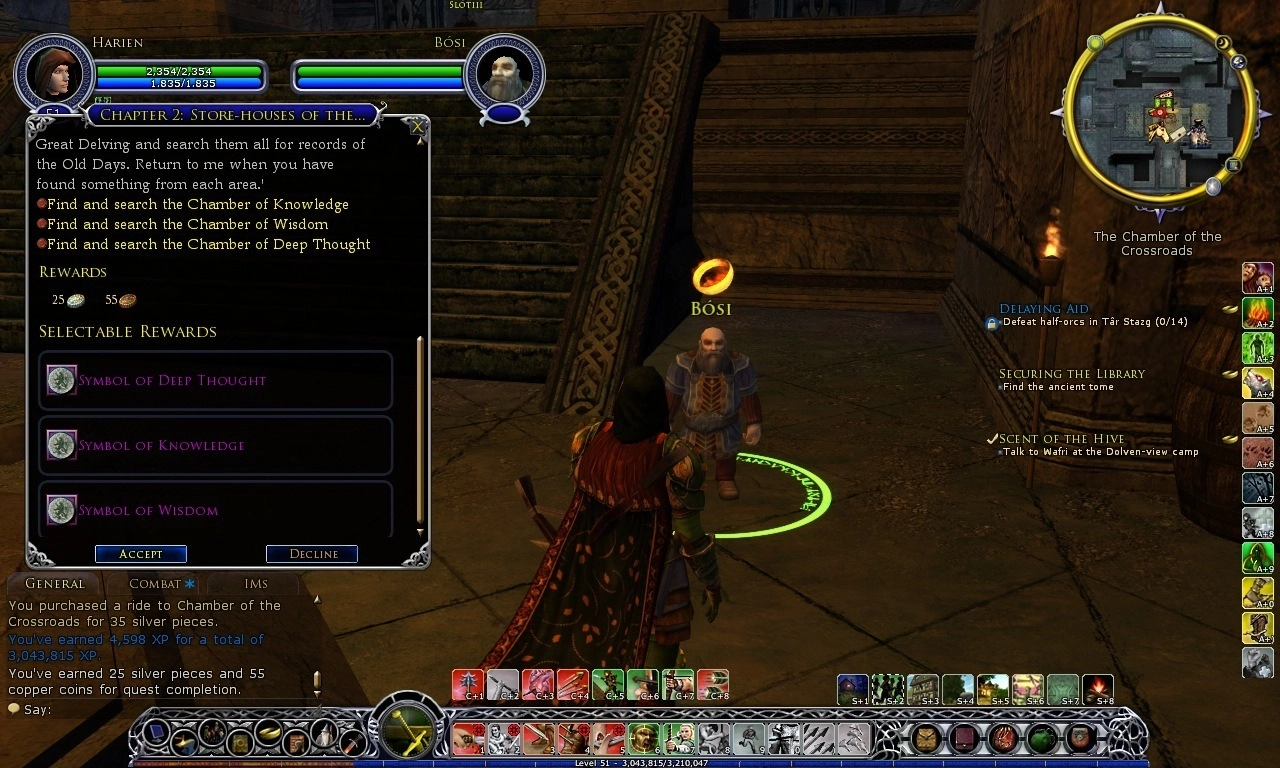This screenshot has width=1280, height=768.
Task: Click the Say chat input field
Action: click(x=160, y=710)
